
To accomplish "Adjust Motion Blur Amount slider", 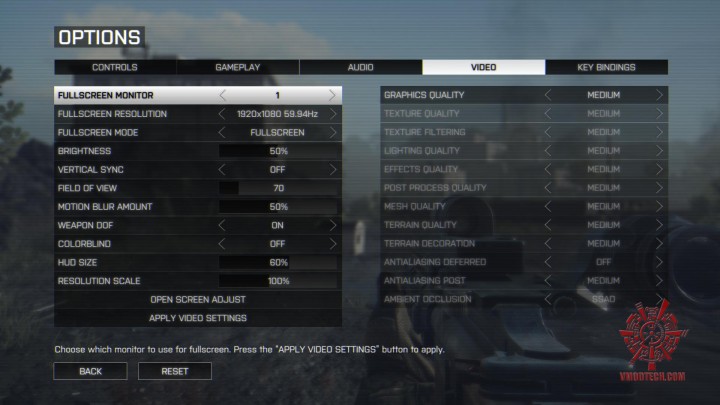I will coord(278,207).
